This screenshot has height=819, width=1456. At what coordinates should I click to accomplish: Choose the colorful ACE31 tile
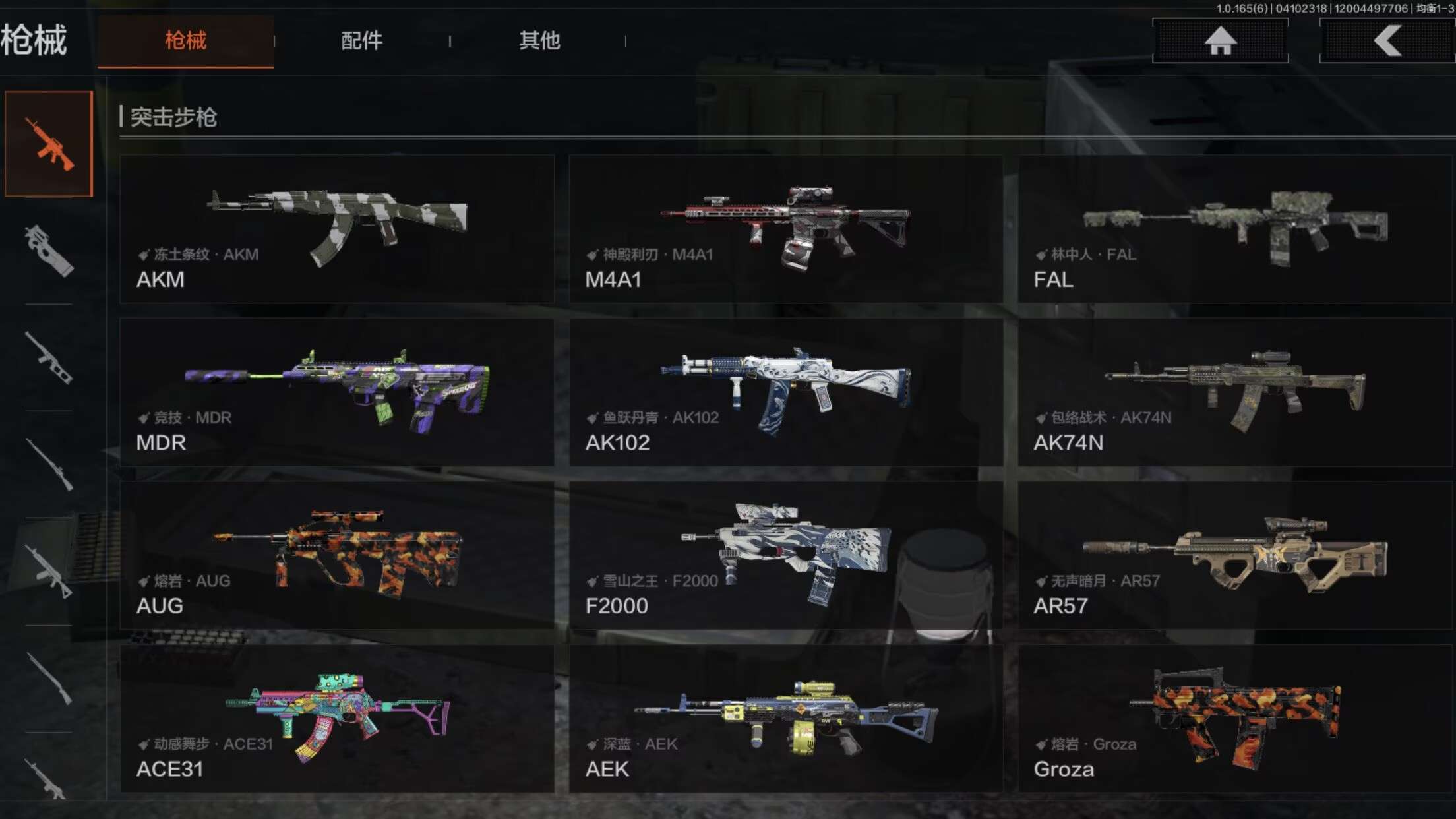pyautogui.click(x=337, y=718)
